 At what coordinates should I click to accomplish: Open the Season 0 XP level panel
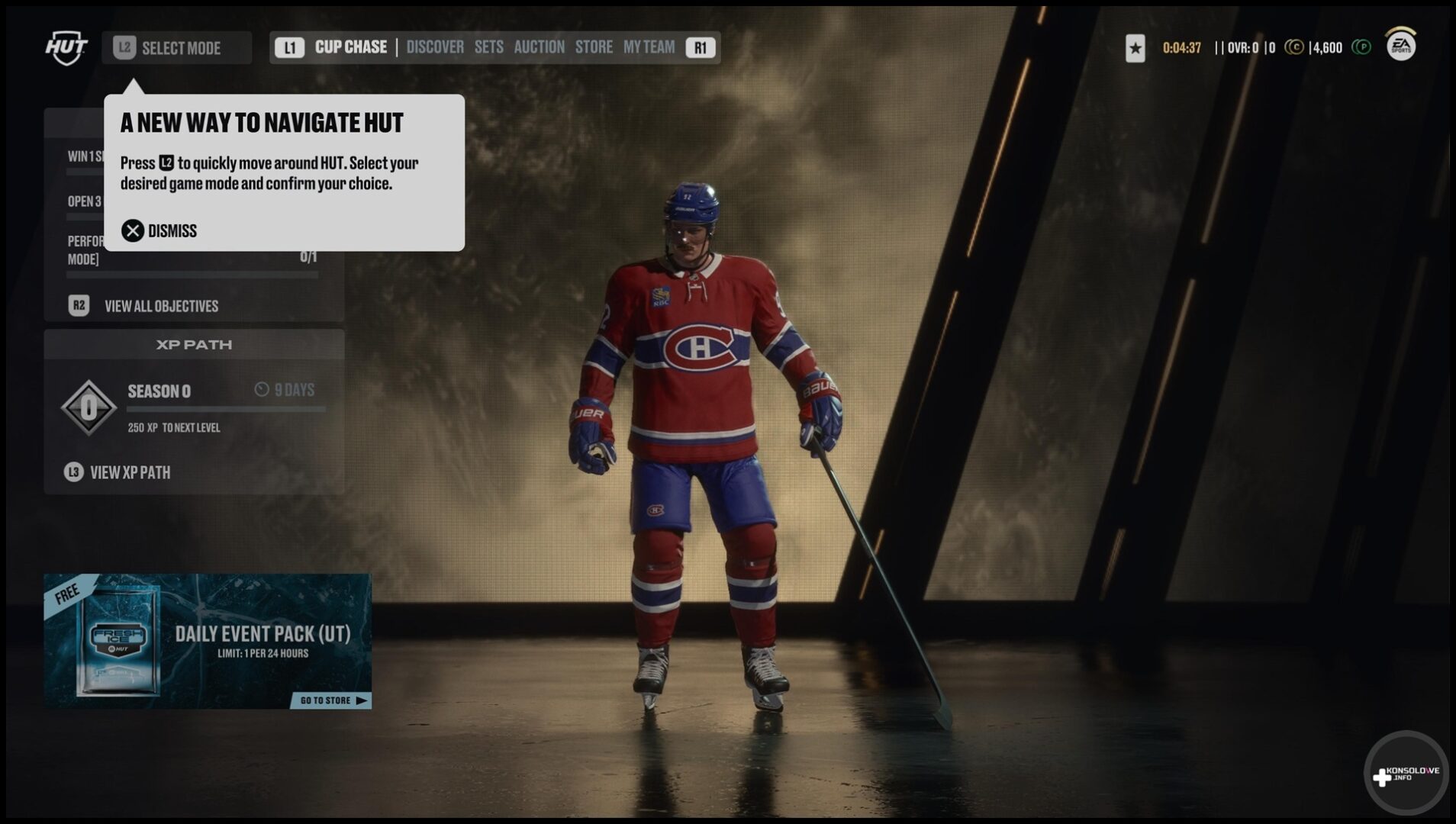click(x=194, y=408)
